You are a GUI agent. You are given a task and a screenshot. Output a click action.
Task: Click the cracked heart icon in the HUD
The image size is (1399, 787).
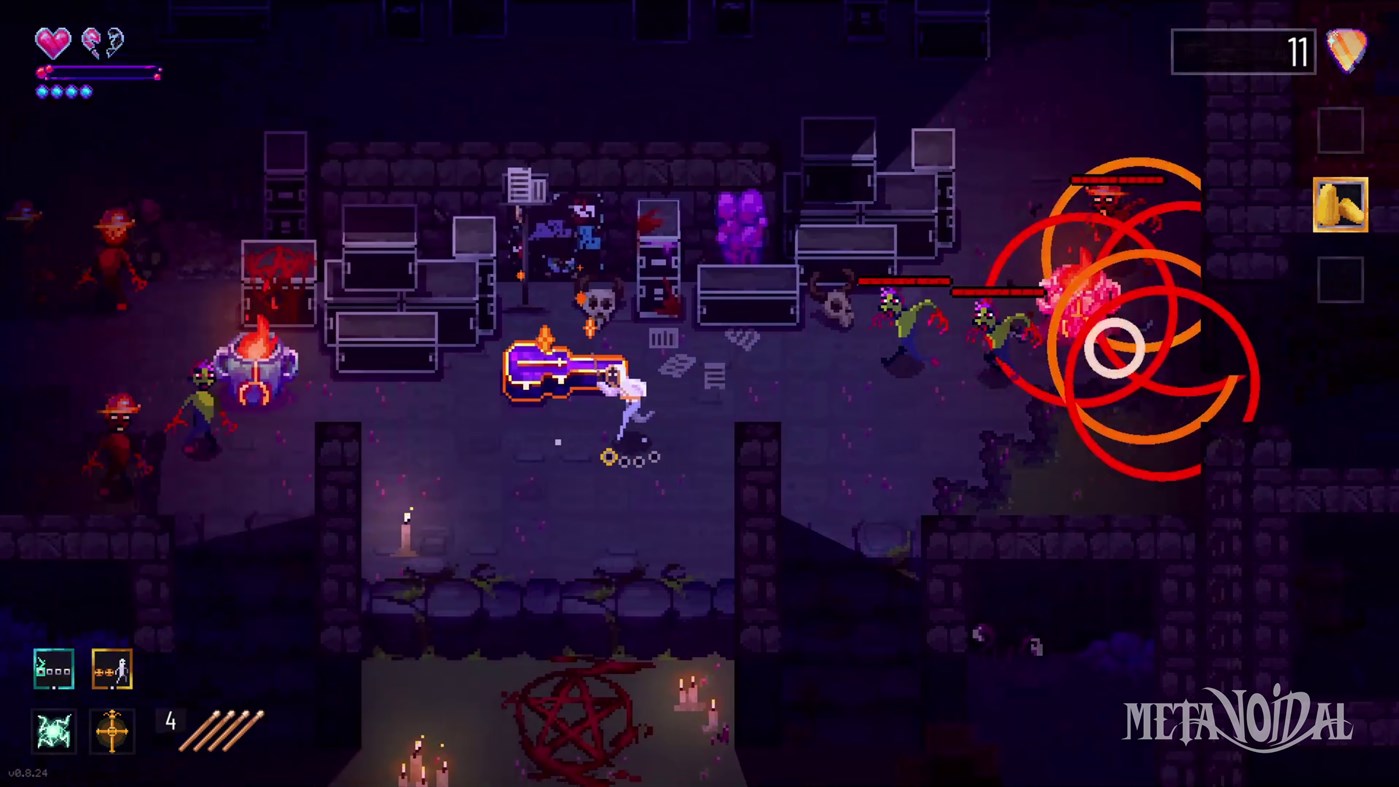tap(90, 42)
